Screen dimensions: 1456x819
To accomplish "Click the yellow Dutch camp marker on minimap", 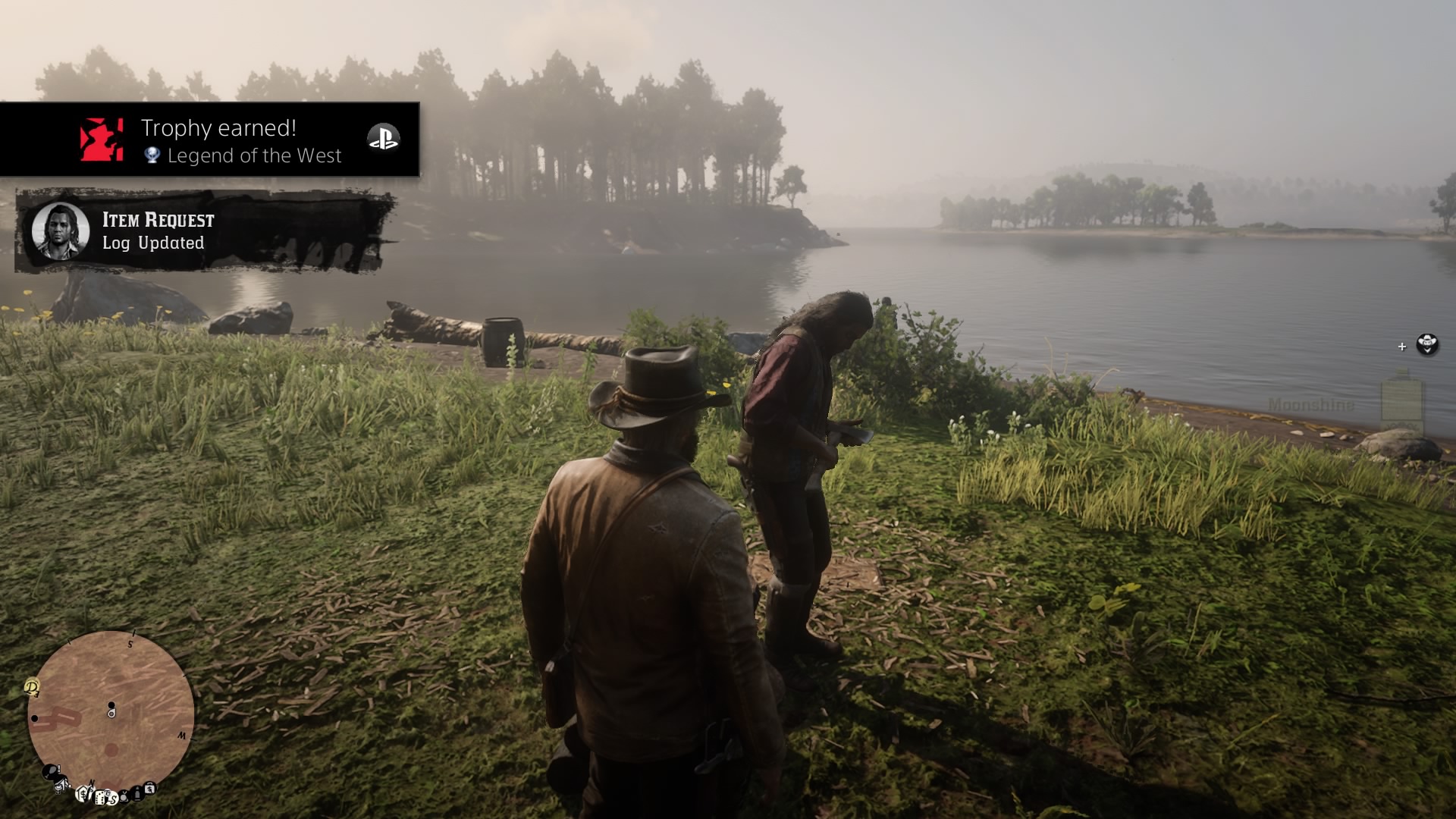I will 32,688.
